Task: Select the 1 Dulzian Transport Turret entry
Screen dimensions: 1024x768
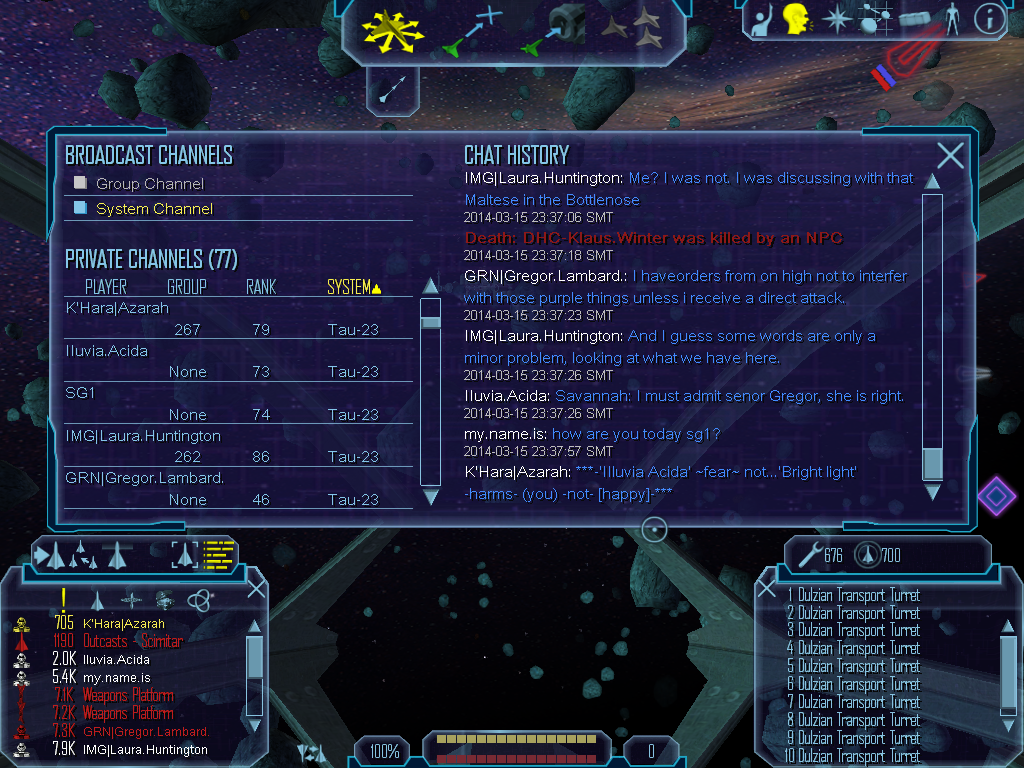Action: [x=853, y=595]
